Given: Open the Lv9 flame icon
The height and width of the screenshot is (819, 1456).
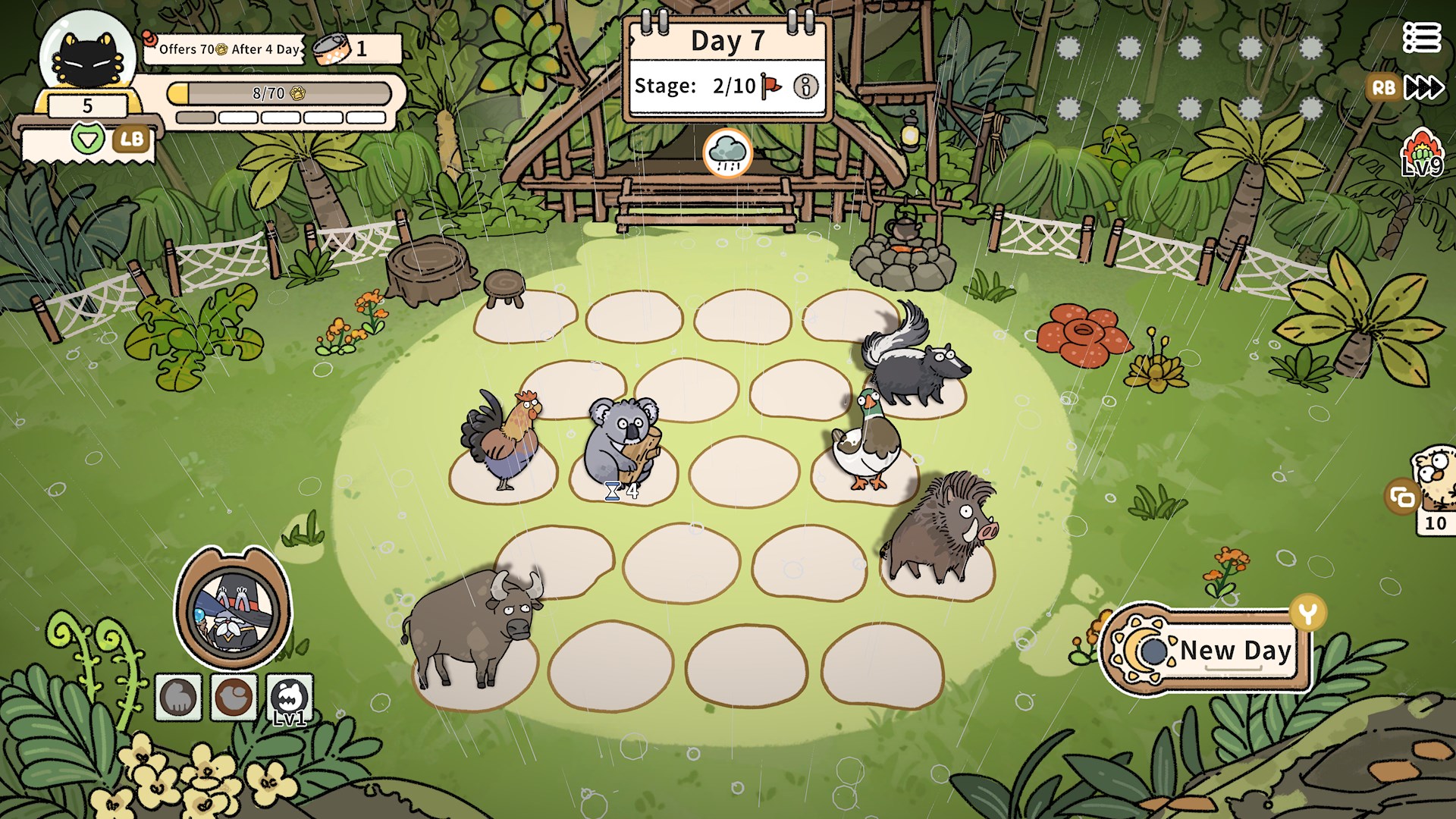Looking at the screenshot, I should (1421, 152).
